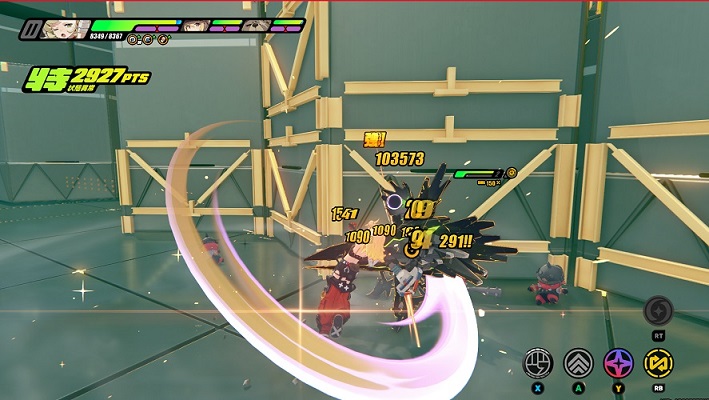Switch to the brown-haired teammate portrait
Screen dimensions: 709x400
[x=195, y=25]
